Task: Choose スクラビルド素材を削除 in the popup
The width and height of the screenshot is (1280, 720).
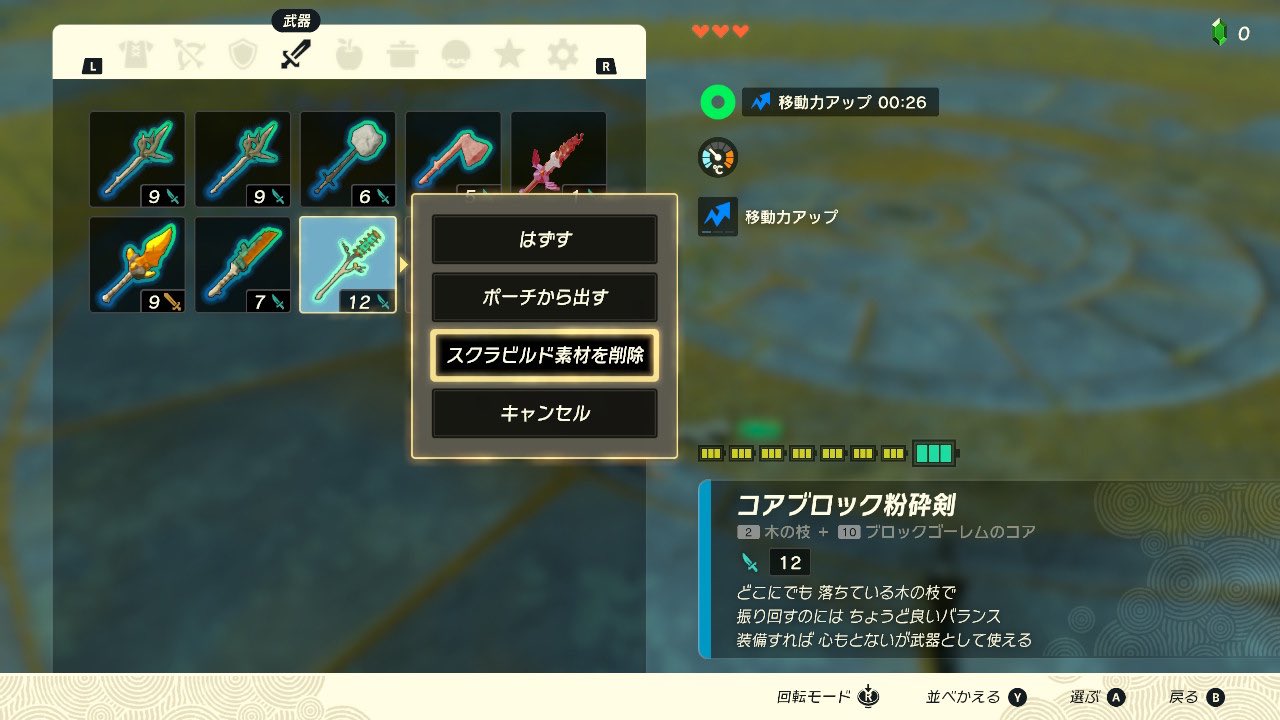Action: pos(544,355)
